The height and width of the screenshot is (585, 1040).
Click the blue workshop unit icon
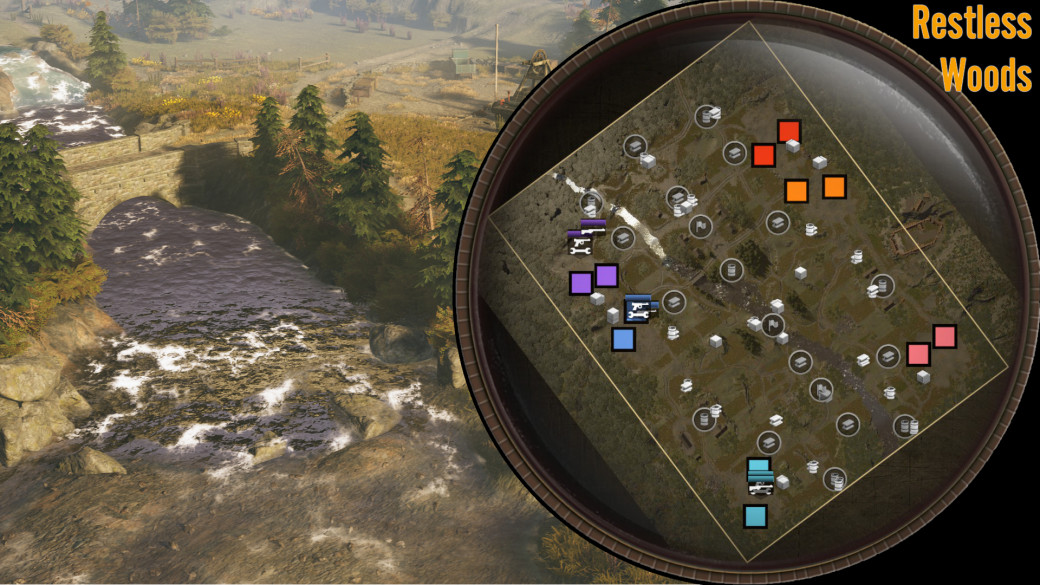pyautogui.click(x=638, y=309)
